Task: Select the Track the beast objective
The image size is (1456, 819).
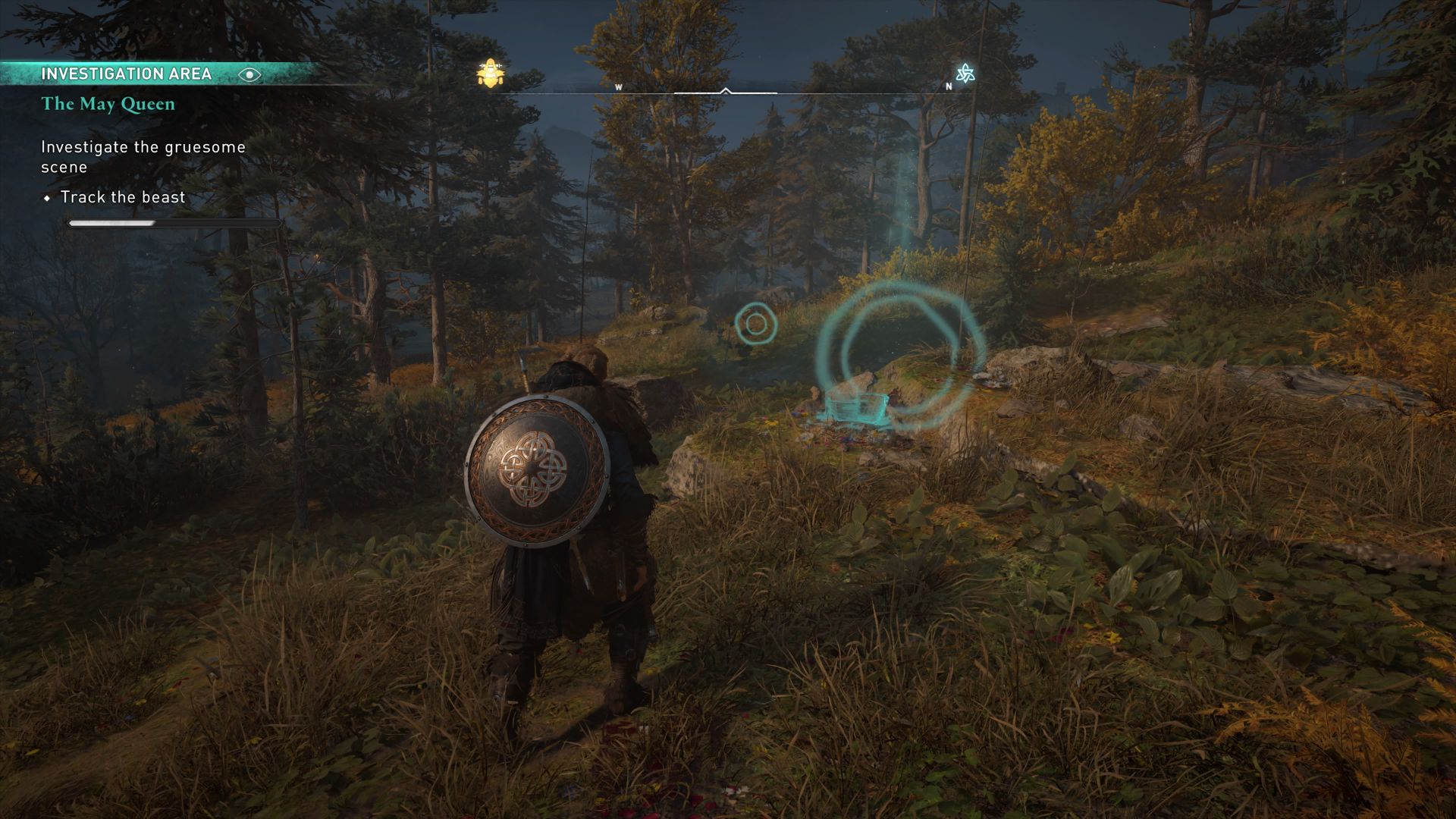Action: tap(123, 197)
